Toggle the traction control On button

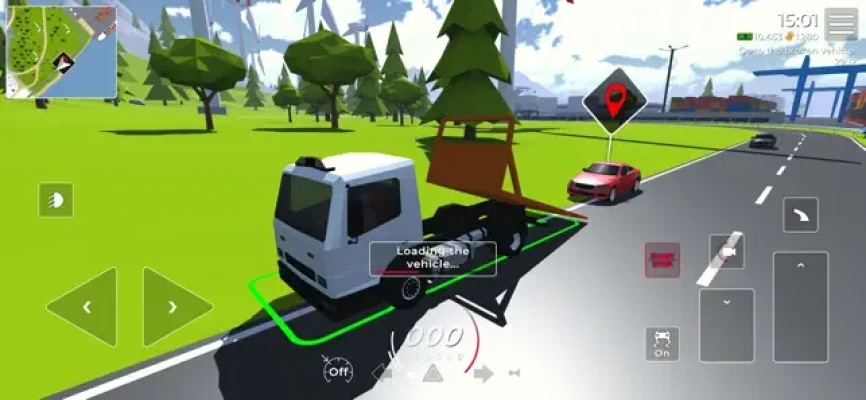point(662,343)
